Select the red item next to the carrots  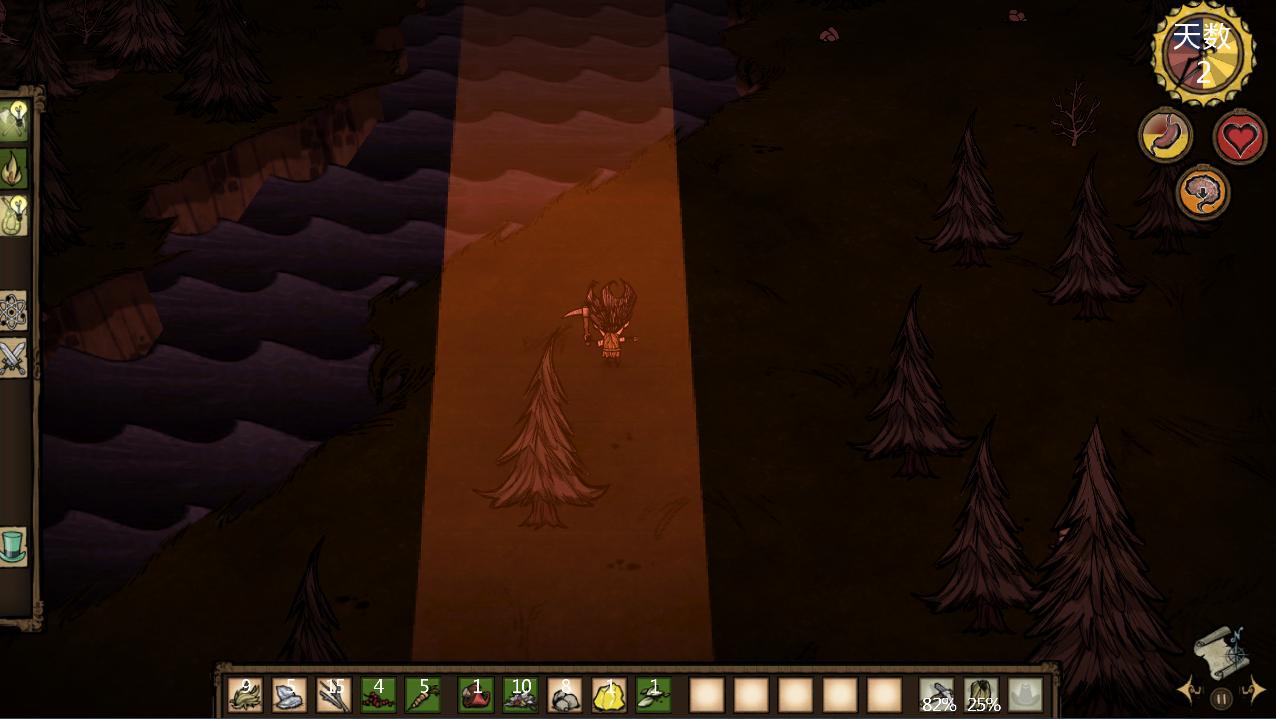[x=476, y=694]
